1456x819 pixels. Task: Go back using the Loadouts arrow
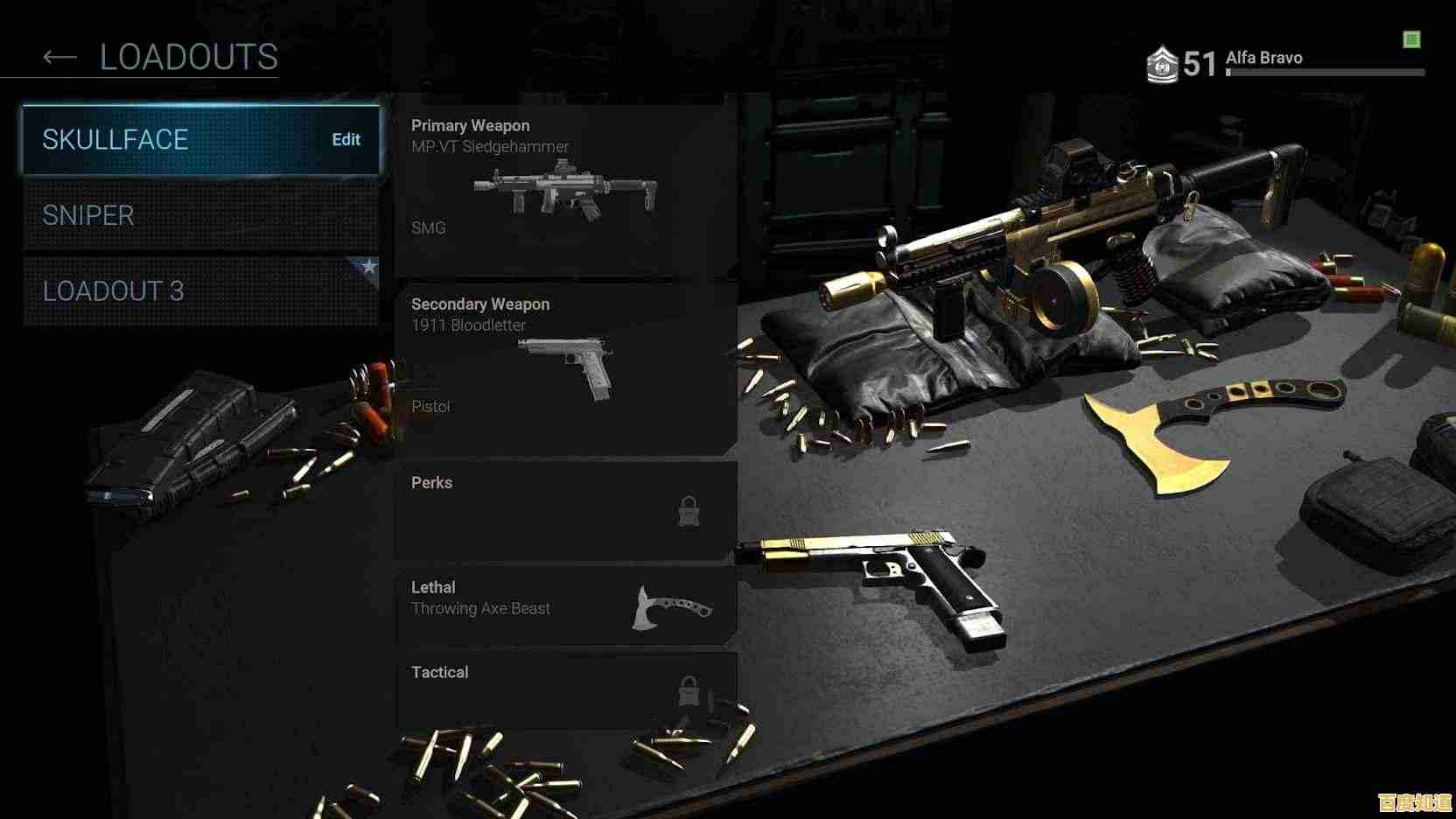(x=59, y=58)
